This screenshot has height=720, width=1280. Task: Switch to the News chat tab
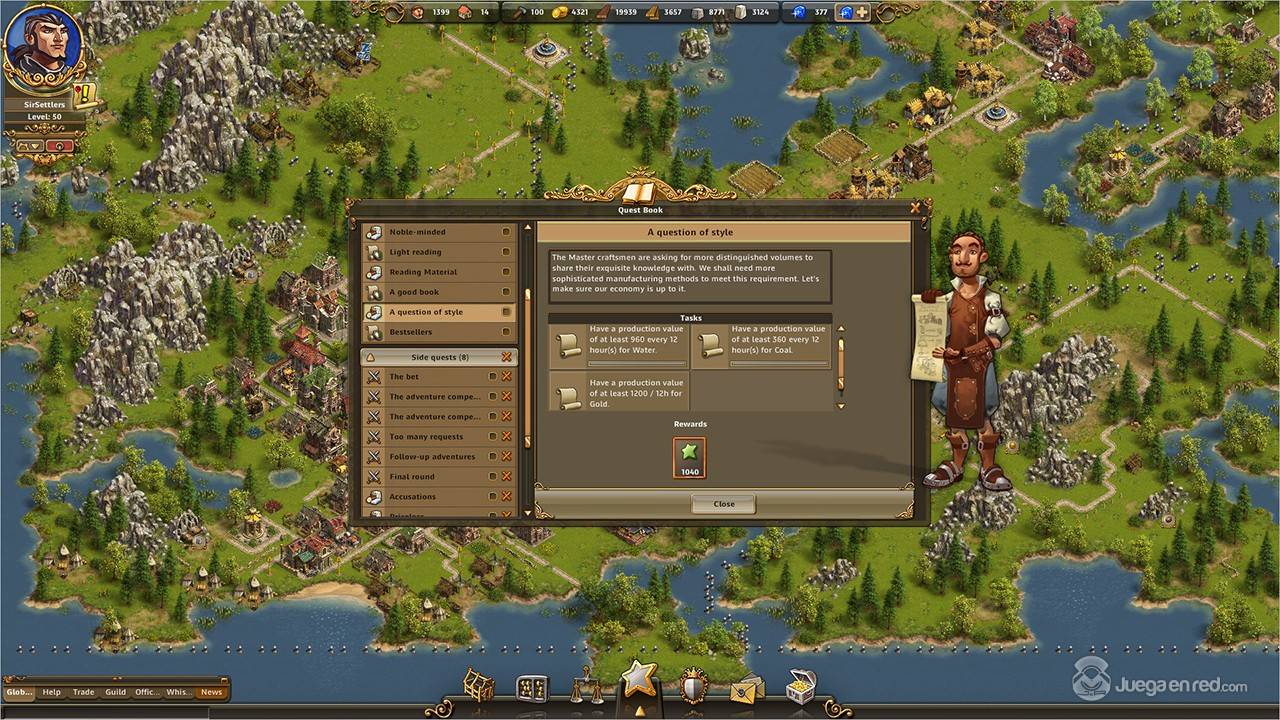[211, 692]
